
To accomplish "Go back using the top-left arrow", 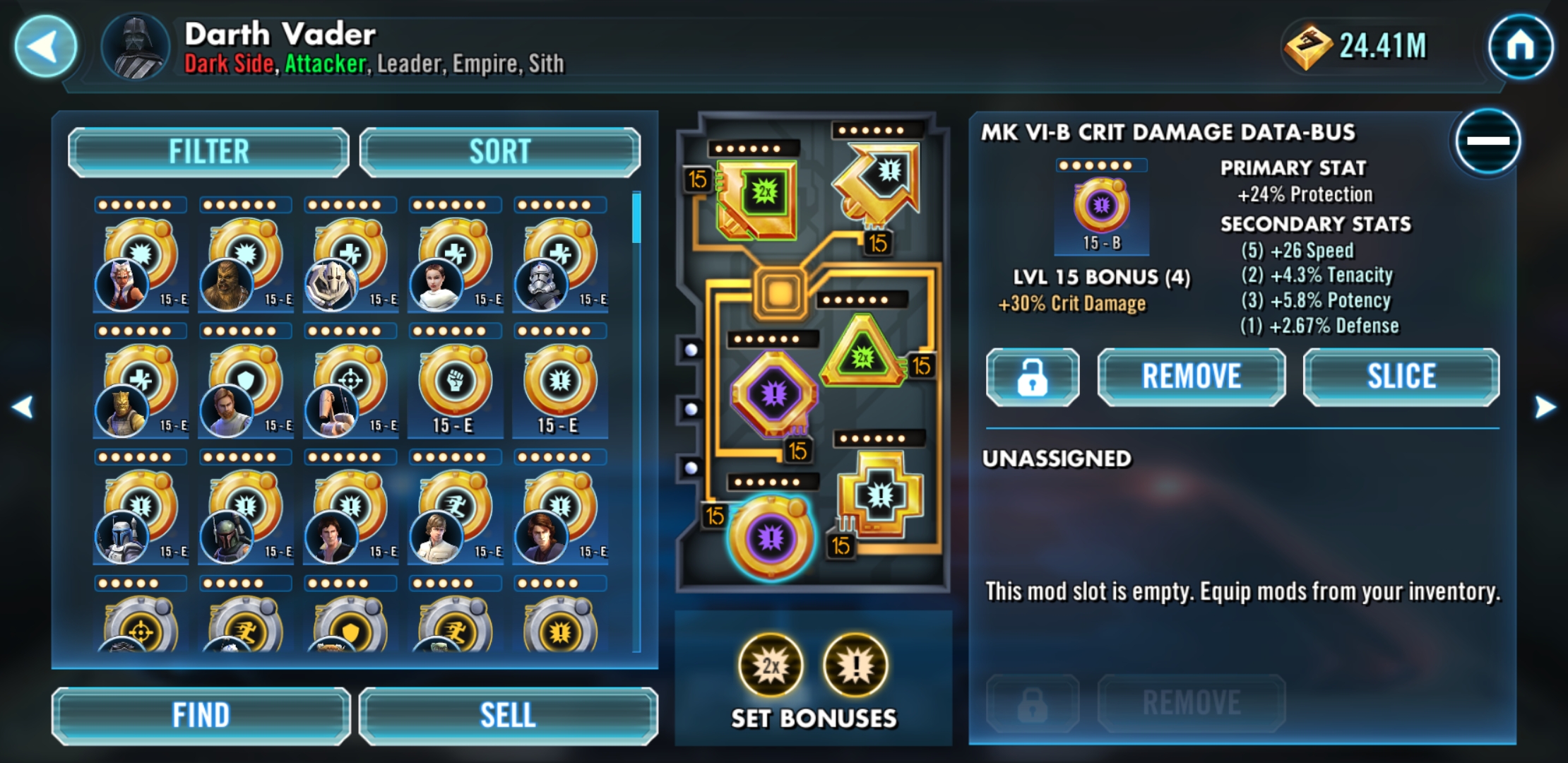I will tap(44, 44).
